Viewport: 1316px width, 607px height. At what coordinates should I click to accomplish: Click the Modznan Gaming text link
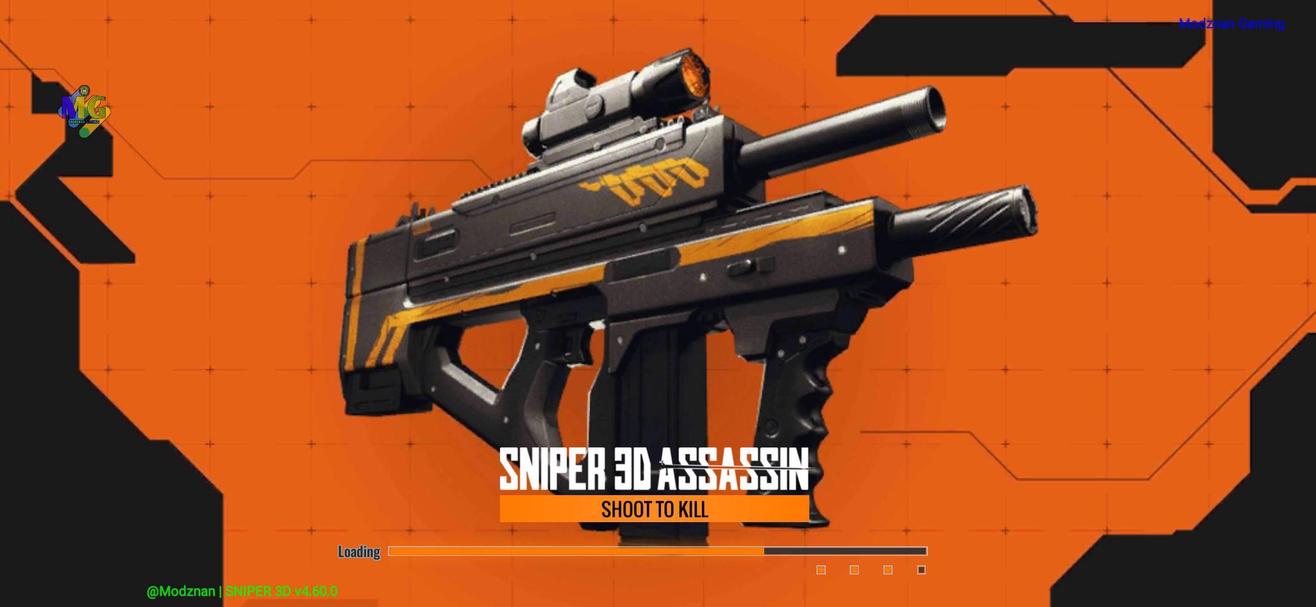pyautogui.click(x=1231, y=24)
